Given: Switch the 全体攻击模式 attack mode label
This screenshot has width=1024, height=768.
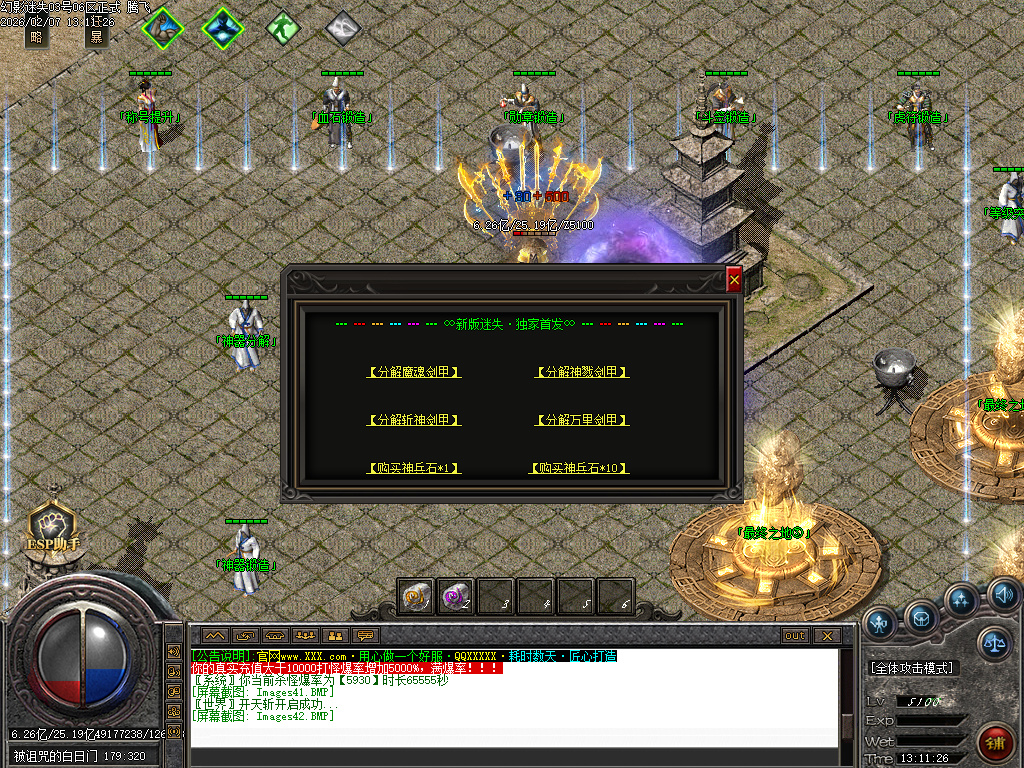Looking at the screenshot, I should click(911, 667).
